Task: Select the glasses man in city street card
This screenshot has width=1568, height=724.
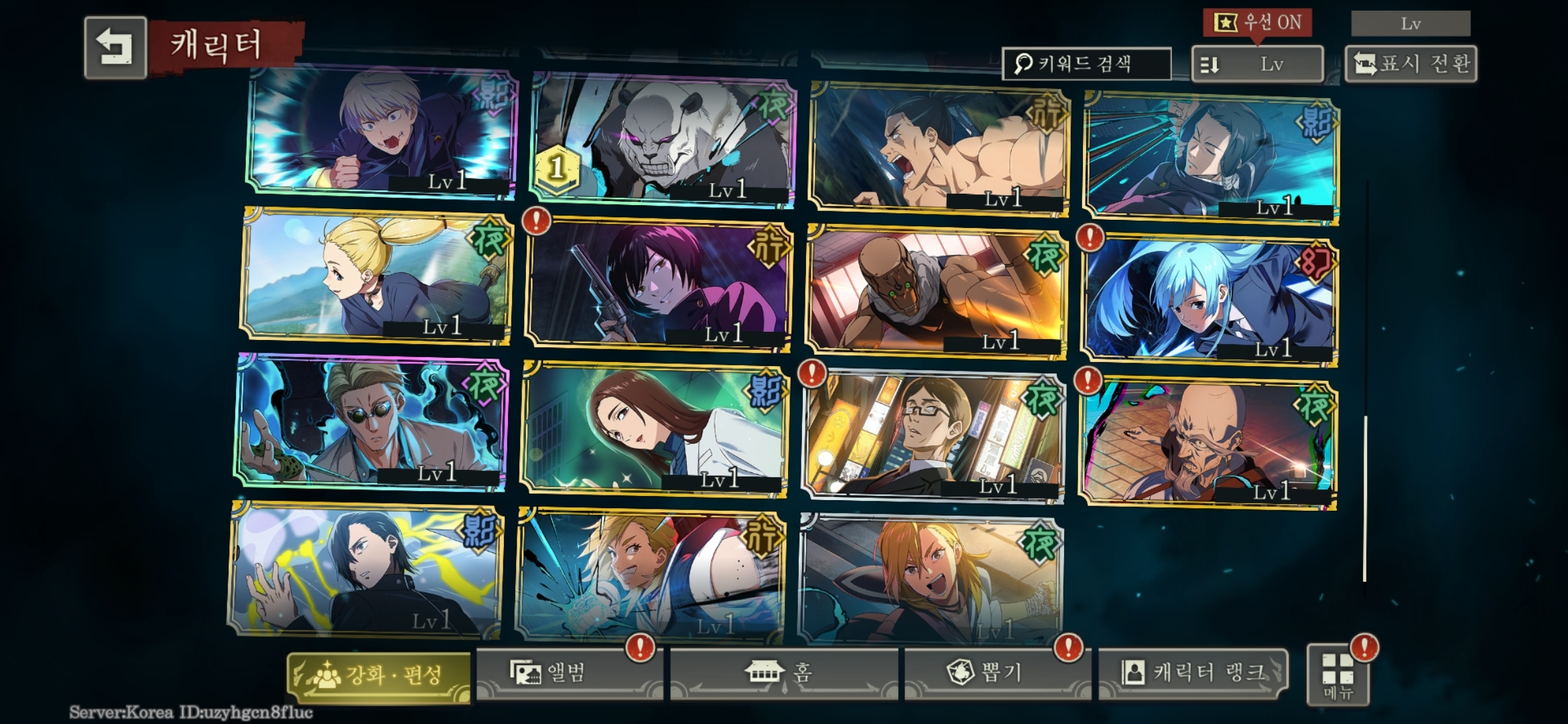Action: [931, 436]
